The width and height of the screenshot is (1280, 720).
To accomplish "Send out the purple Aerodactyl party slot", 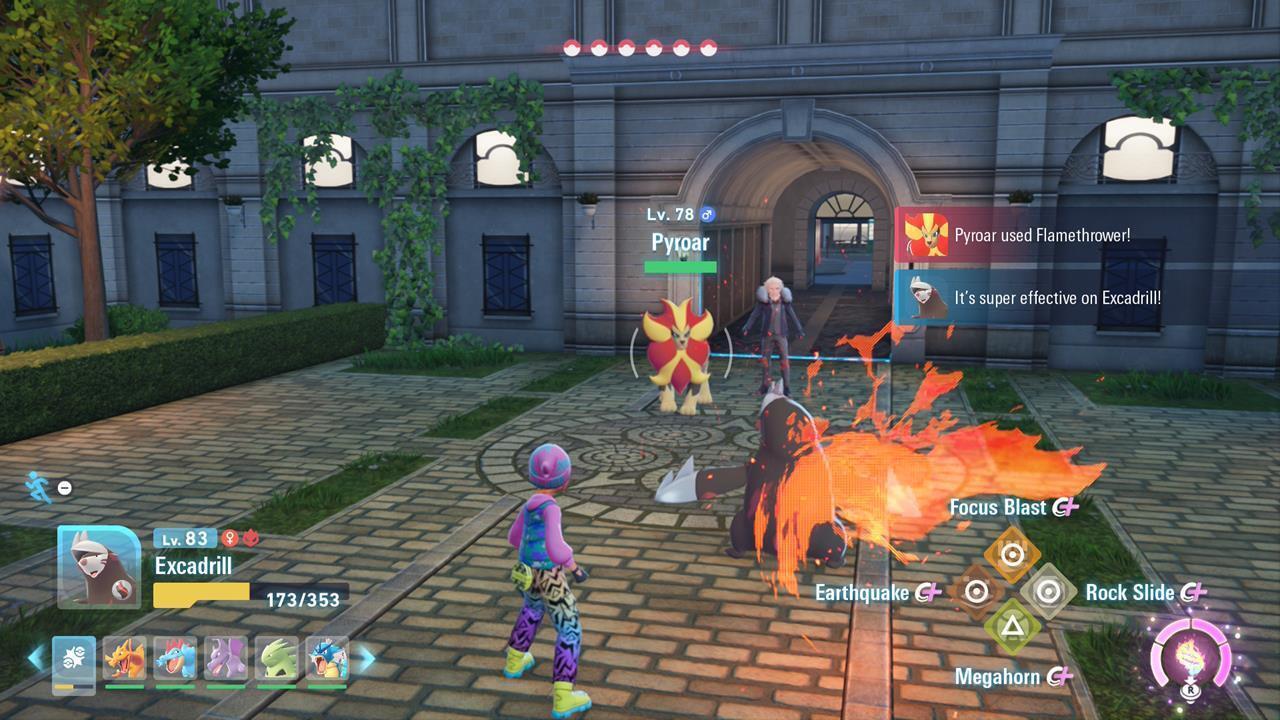I will point(226,659).
